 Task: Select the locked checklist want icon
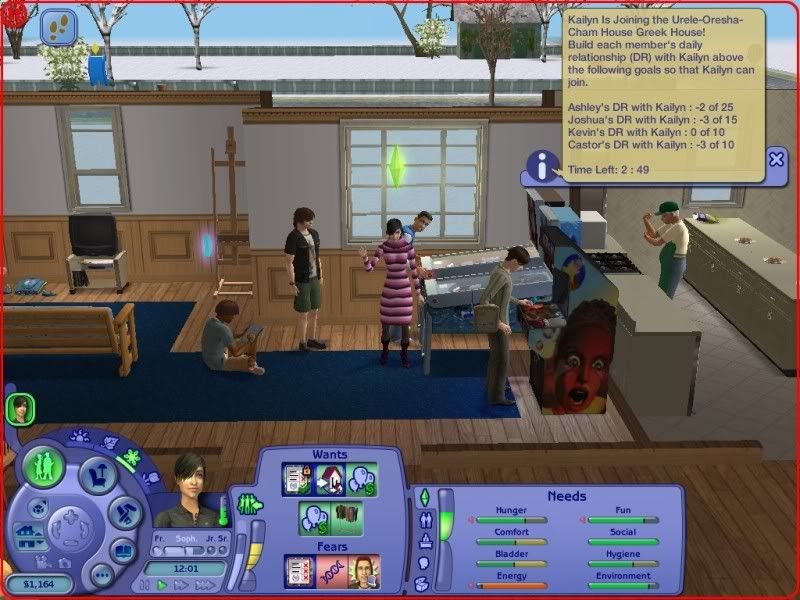pyautogui.click(x=298, y=479)
